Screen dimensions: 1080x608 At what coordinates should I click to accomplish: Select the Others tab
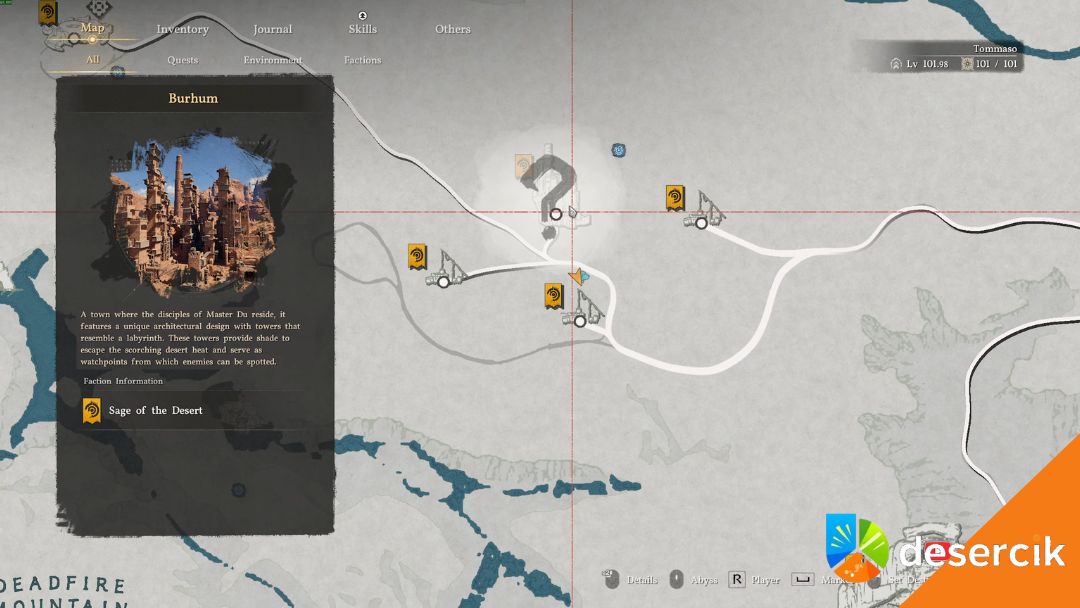tap(452, 29)
